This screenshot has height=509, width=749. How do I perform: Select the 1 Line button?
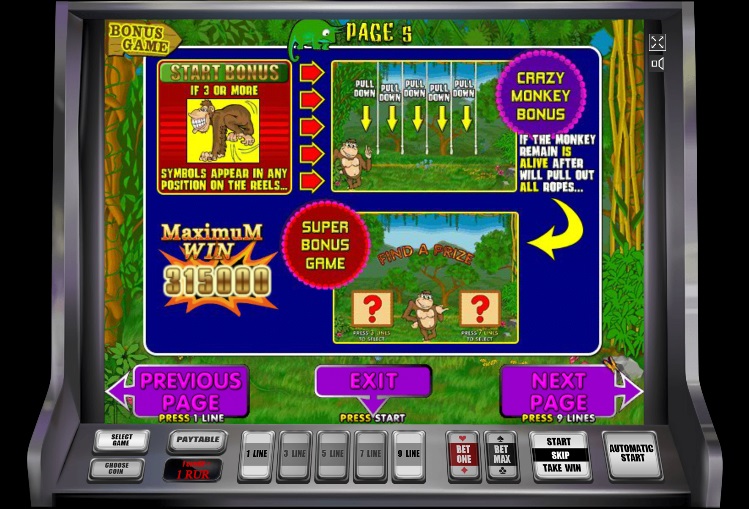tap(257, 455)
